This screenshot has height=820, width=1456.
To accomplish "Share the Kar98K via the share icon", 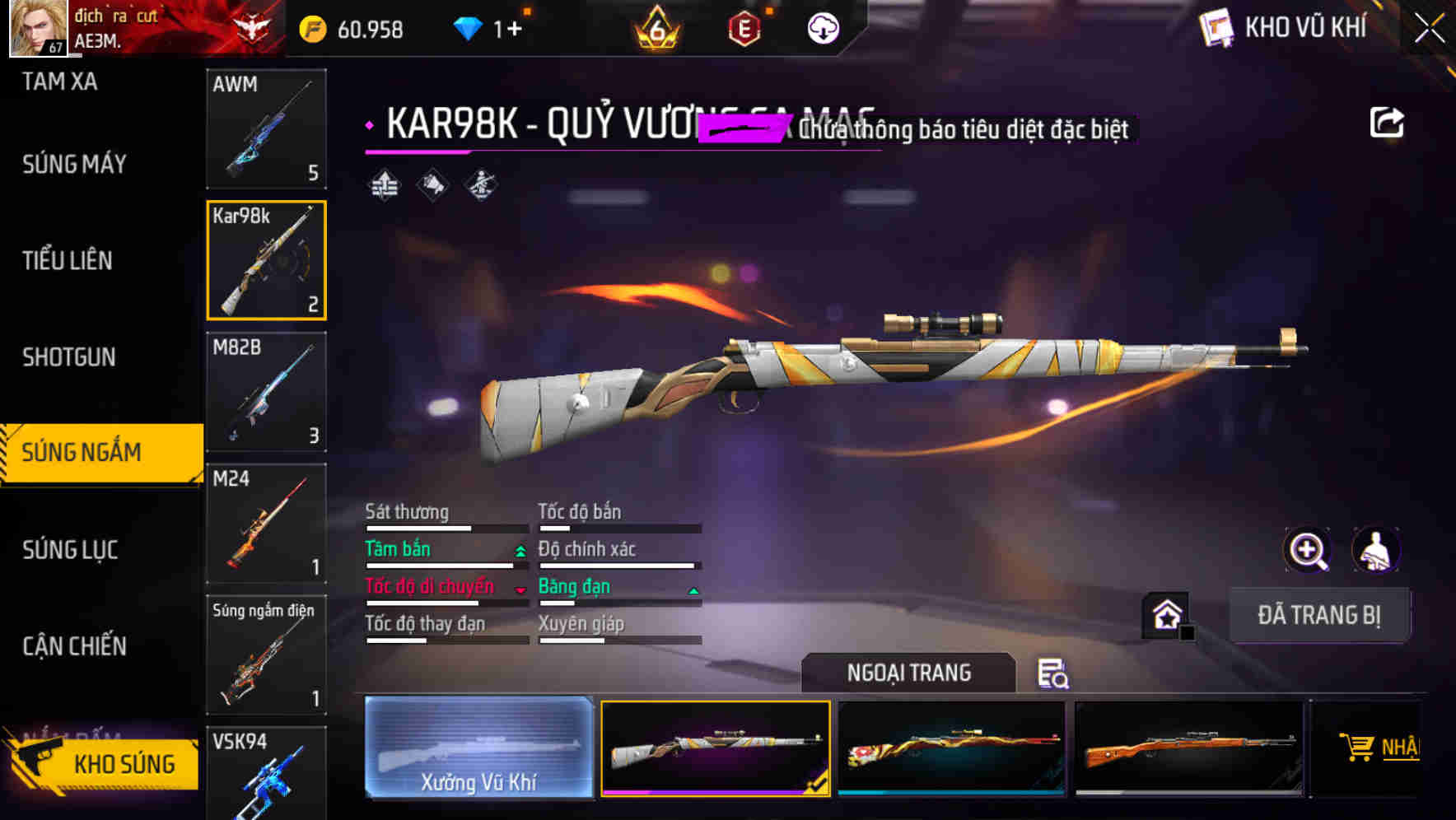I will click(1387, 120).
